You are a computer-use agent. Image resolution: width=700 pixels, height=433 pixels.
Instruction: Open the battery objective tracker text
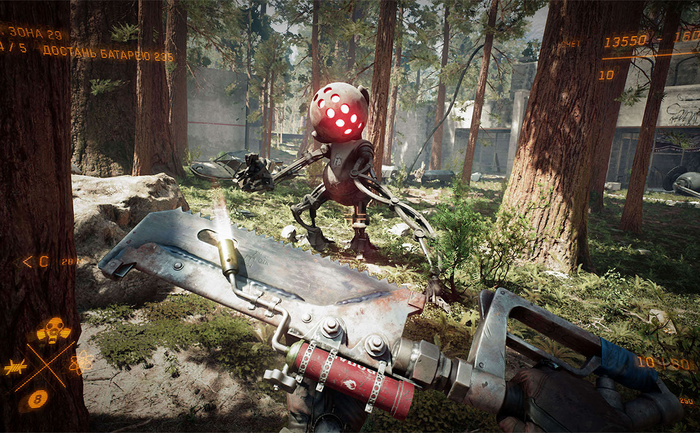pos(87,54)
